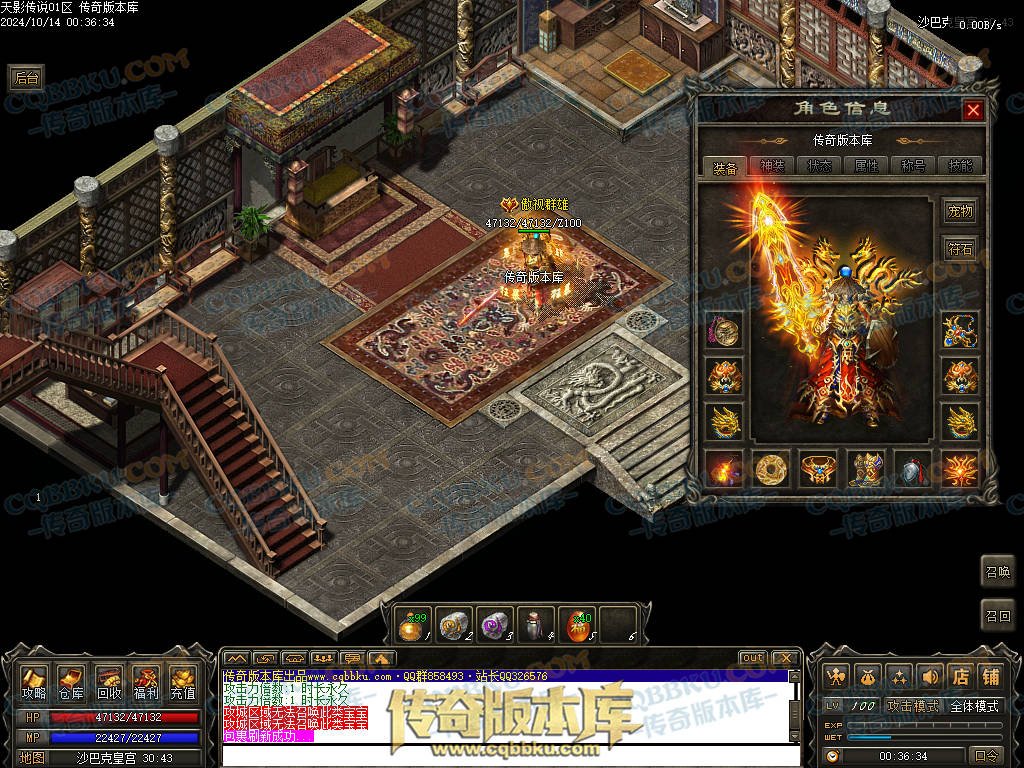Open the 充值 recharge shop
The width and height of the screenshot is (1024, 768).
tap(183, 682)
